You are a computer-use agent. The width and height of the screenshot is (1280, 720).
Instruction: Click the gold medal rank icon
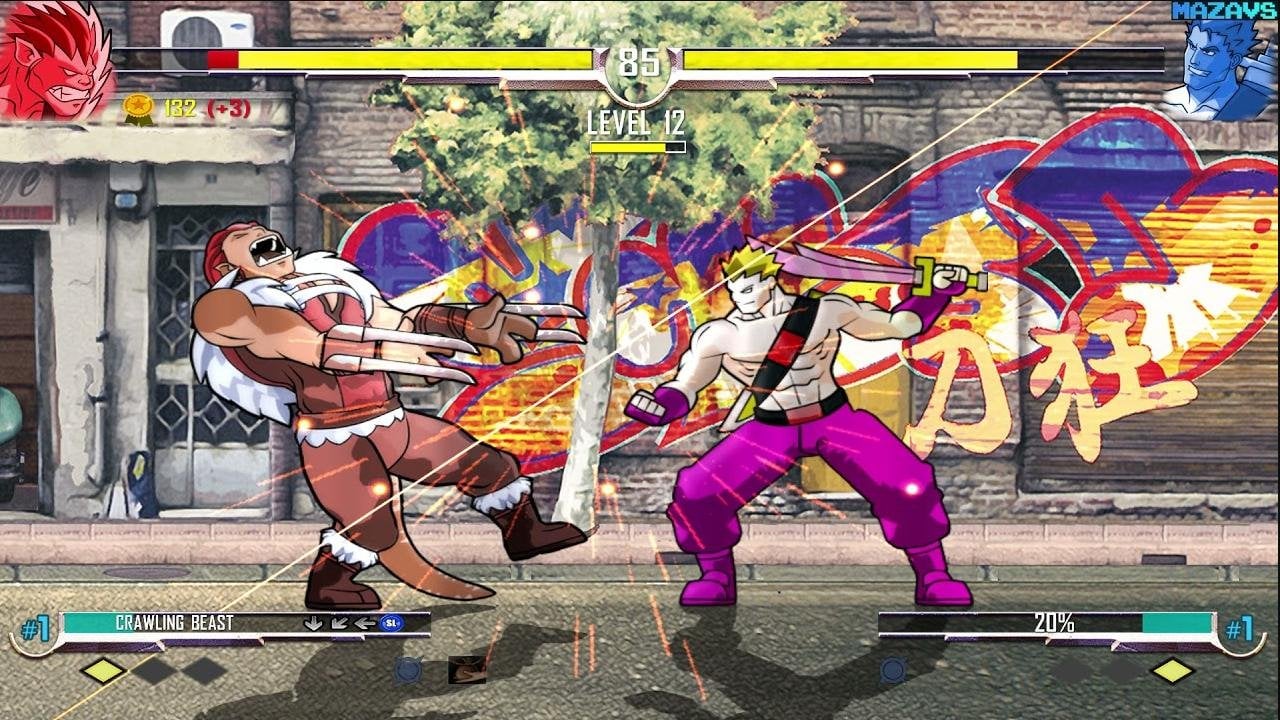point(137,108)
